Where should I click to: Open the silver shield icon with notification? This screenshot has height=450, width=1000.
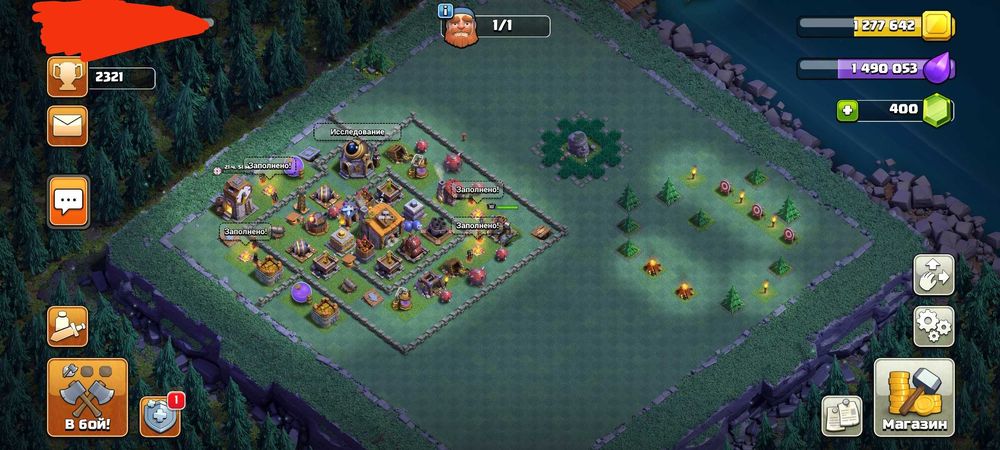(160, 415)
